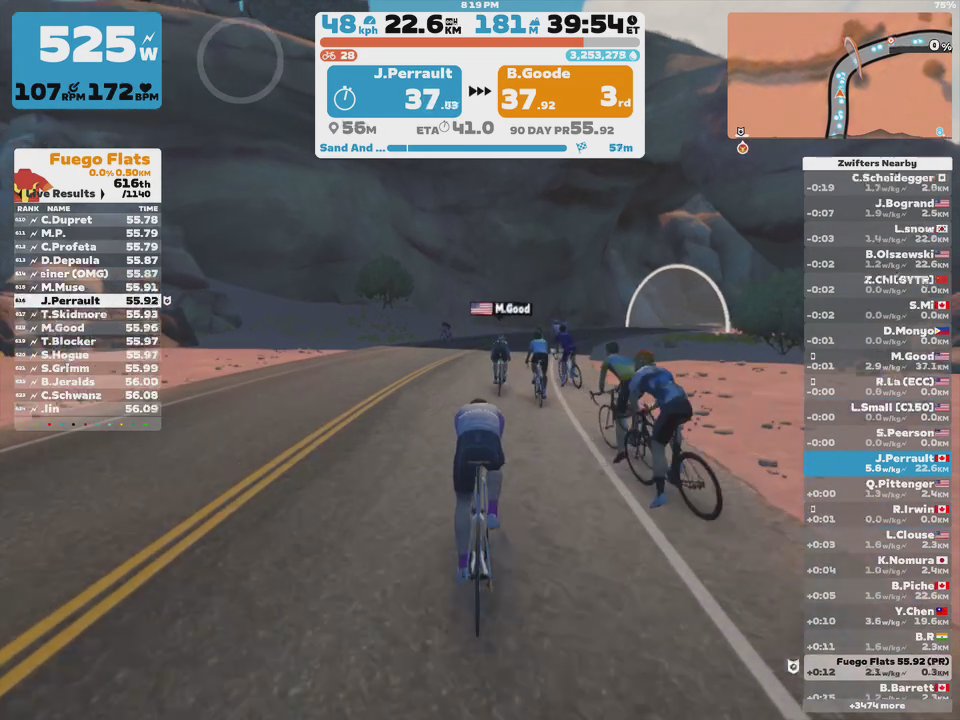This screenshot has height=720, width=960.
Task: Select the highlighted J.Perrault nearby row
Action: coord(878,463)
